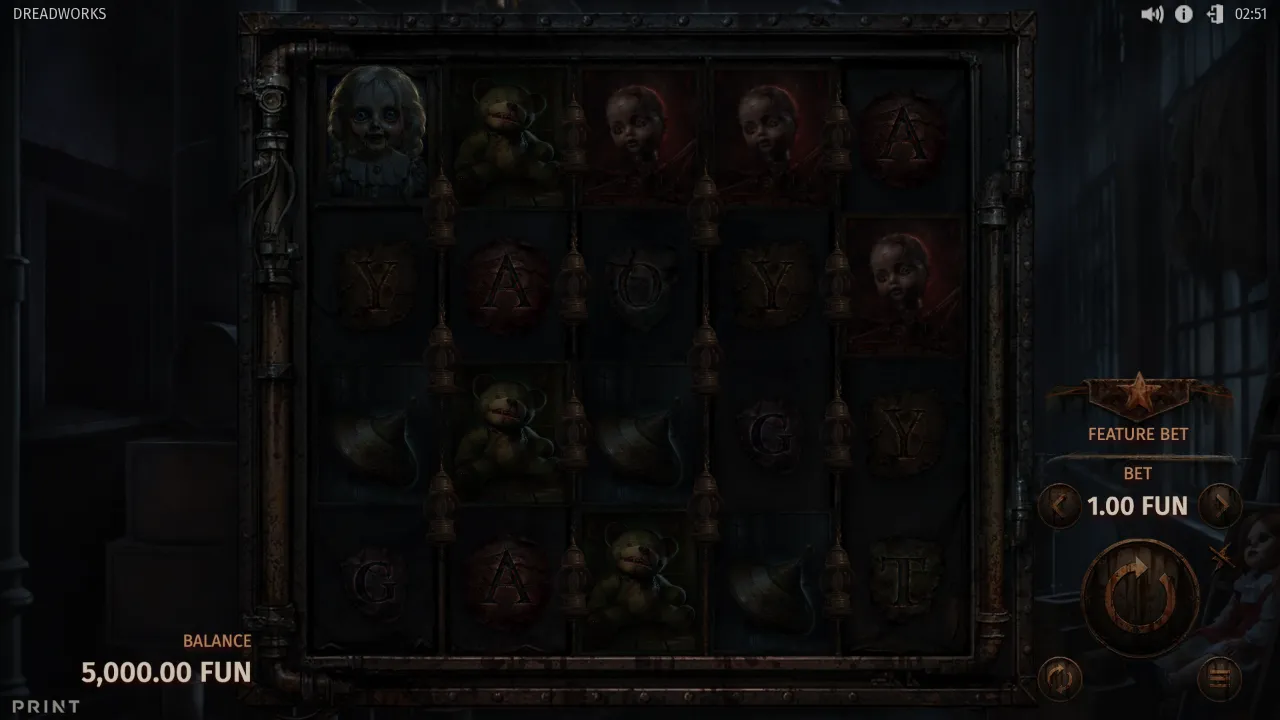Toggle the lightning bolt turbo spin
The width and height of the screenshot is (1280, 720).
[x=1222, y=558]
